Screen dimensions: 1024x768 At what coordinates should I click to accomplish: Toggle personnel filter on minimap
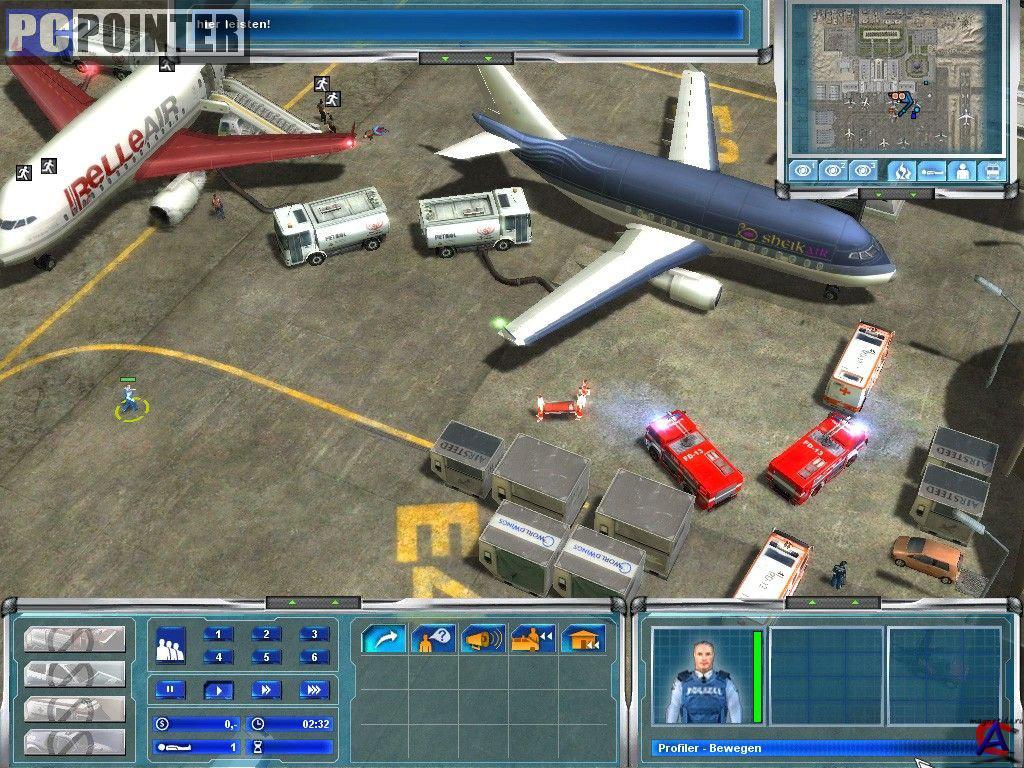tap(961, 170)
